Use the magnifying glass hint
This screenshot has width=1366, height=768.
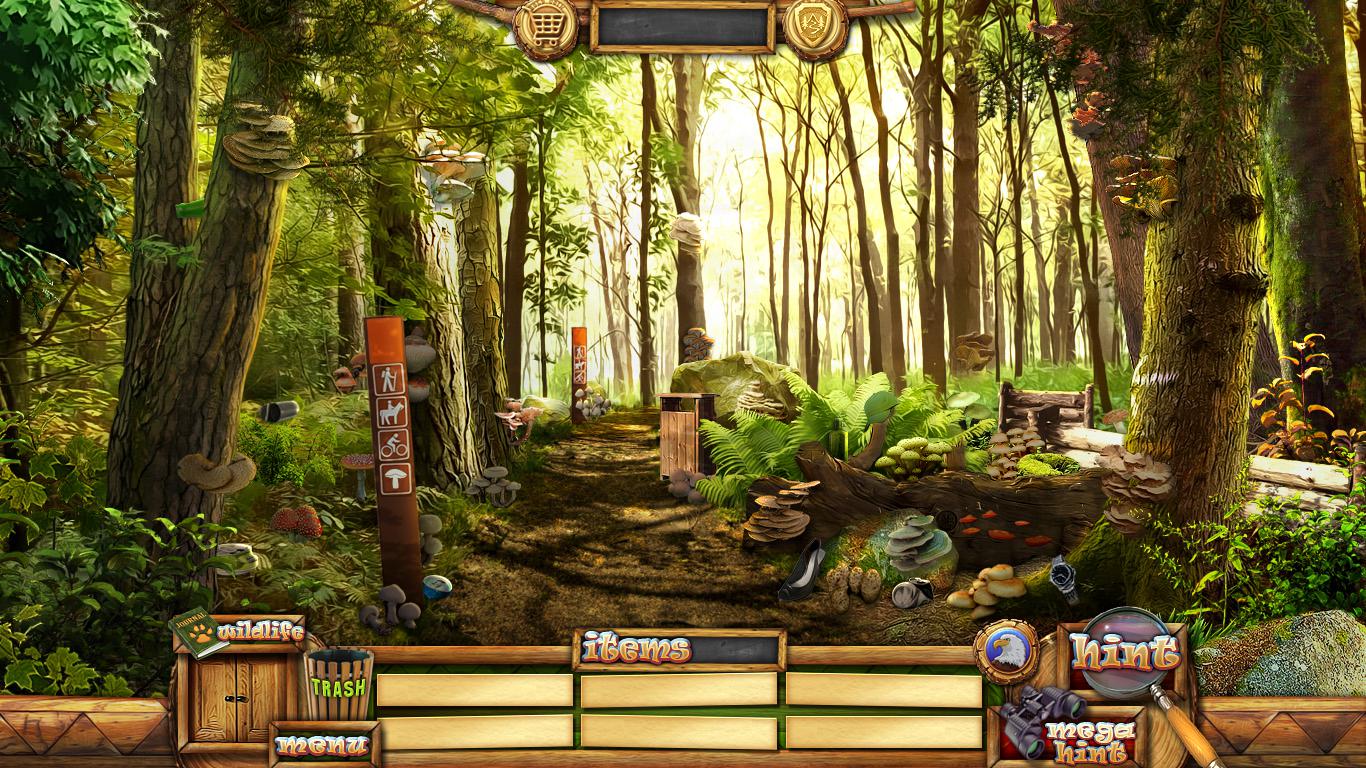(1126, 653)
